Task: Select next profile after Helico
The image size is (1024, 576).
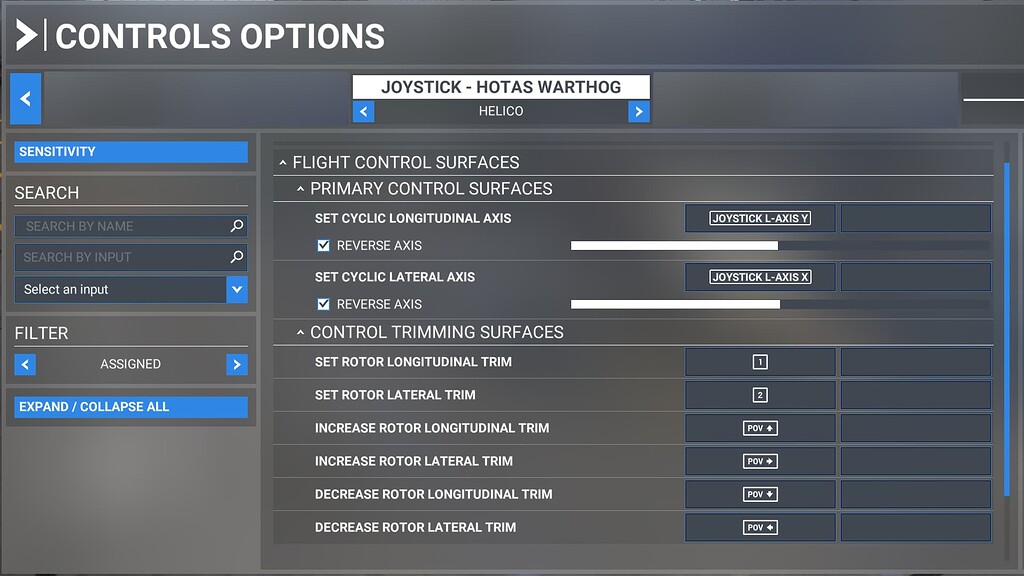Action: pos(639,112)
